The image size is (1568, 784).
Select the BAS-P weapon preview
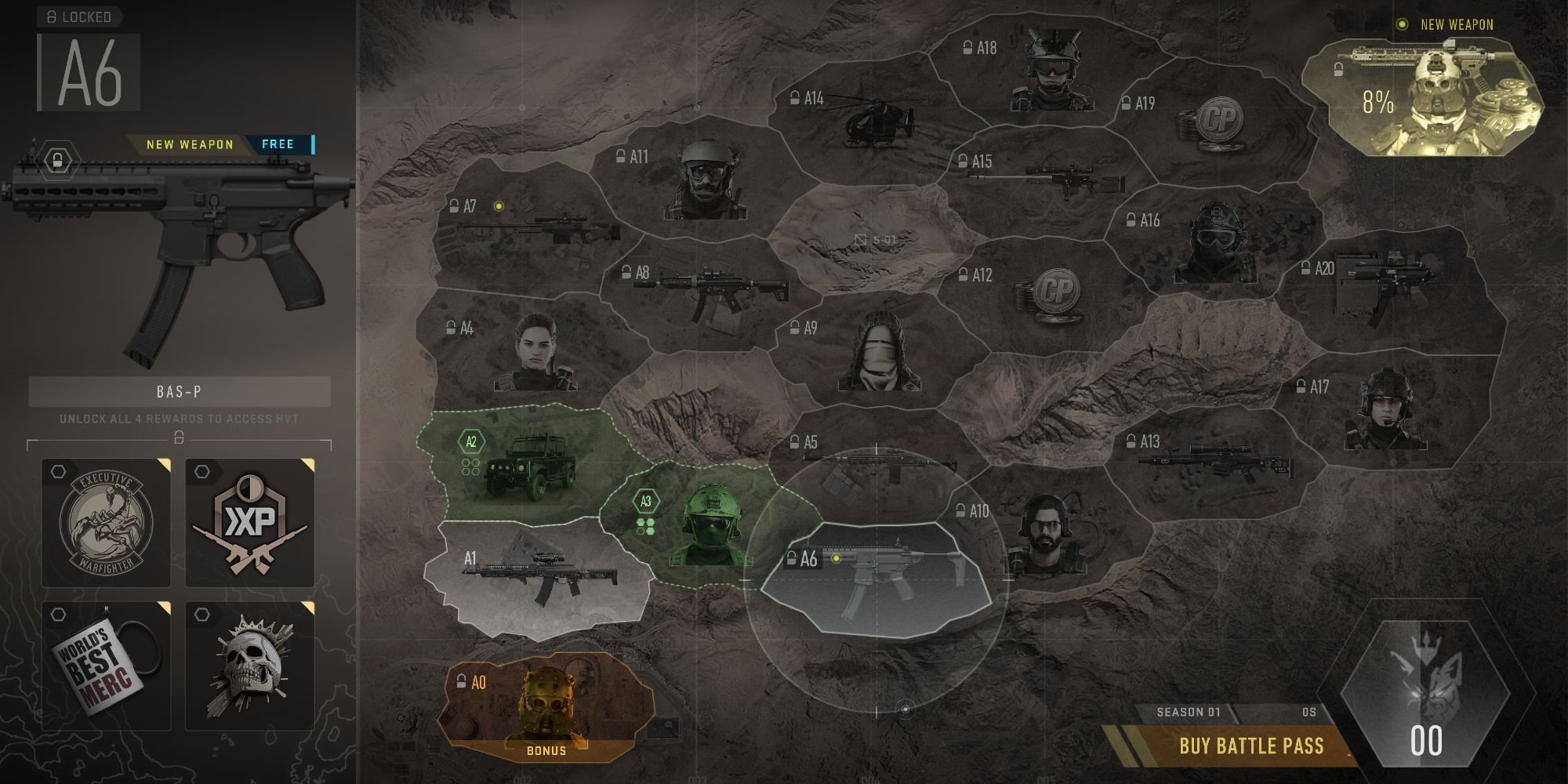click(179, 251)
